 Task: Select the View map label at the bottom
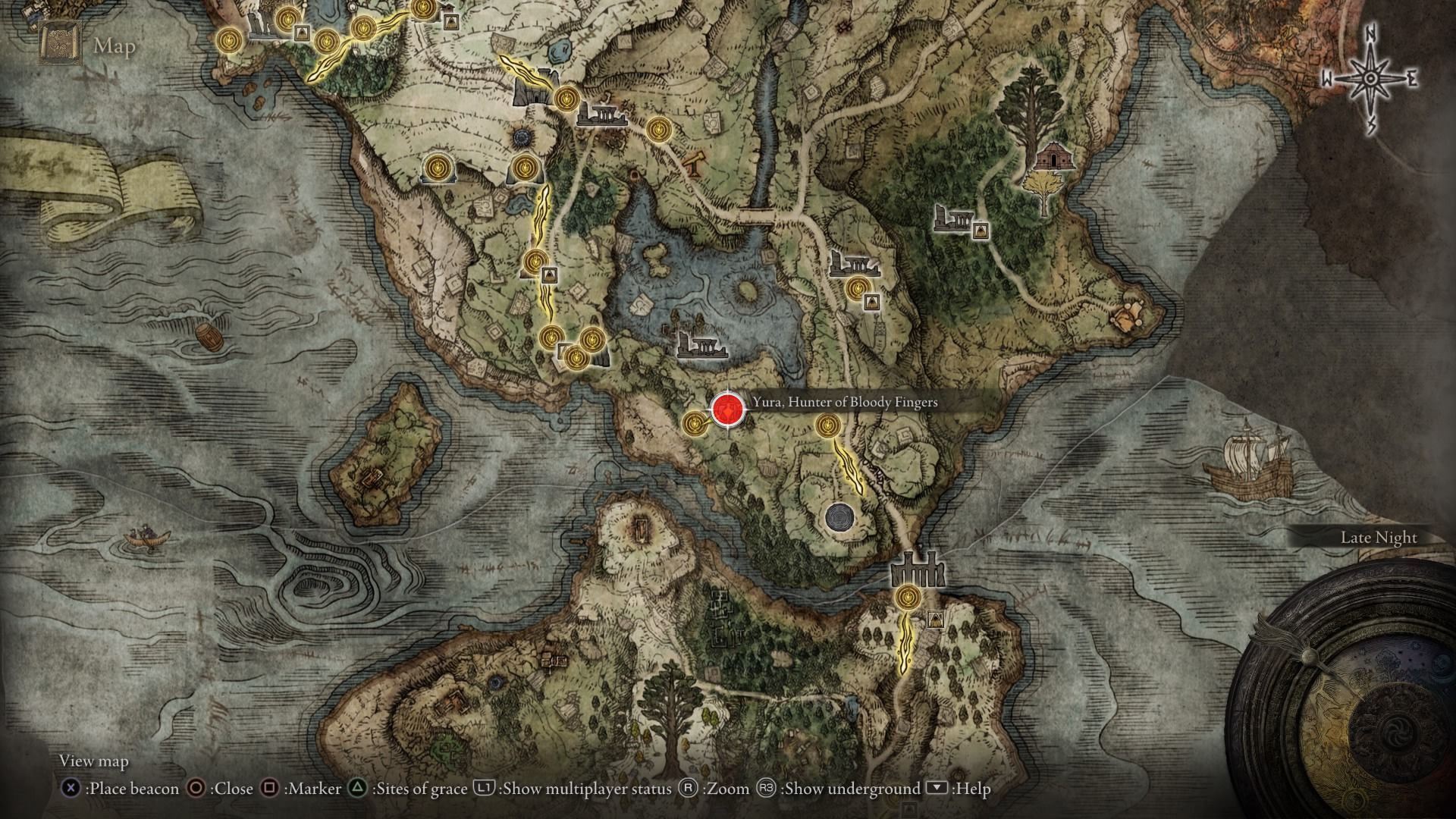(x=96, y=761)
